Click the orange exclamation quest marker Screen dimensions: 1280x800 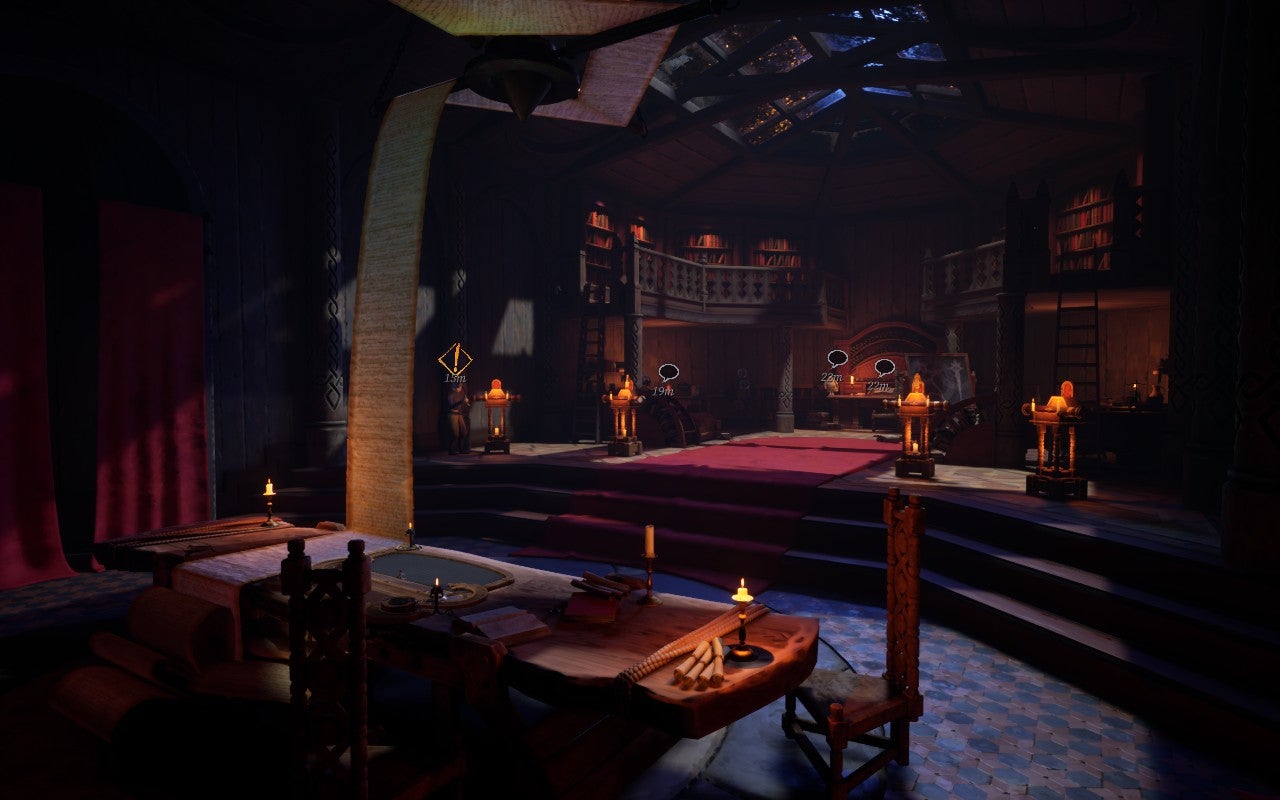pyautogui.click(x=455, y=358)
